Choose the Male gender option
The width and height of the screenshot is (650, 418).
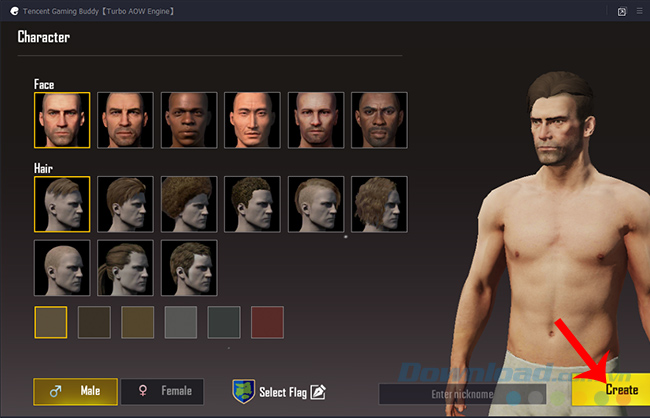[x=75, y=392]
